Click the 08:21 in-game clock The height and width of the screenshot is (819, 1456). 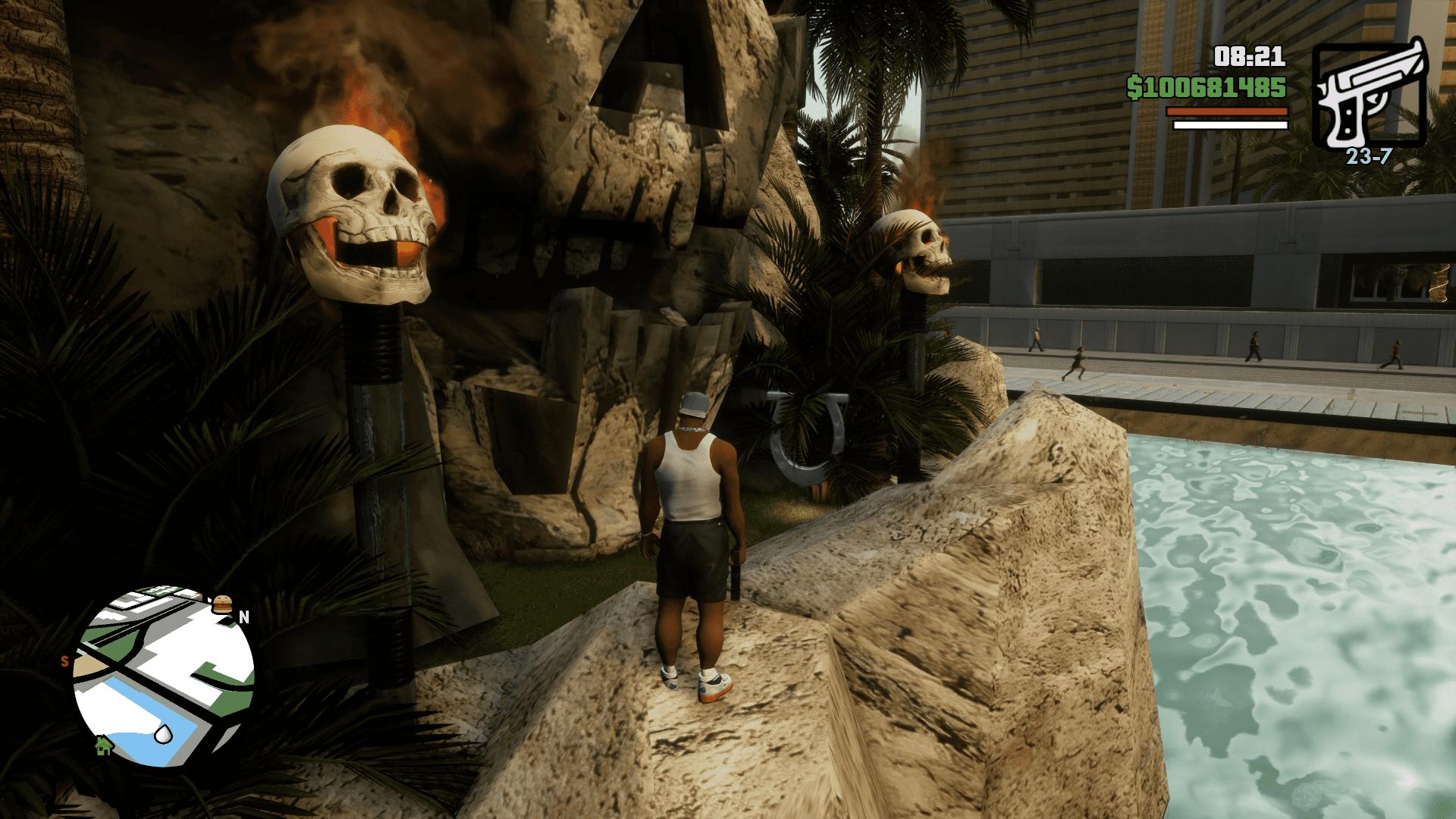[1250, 57]
